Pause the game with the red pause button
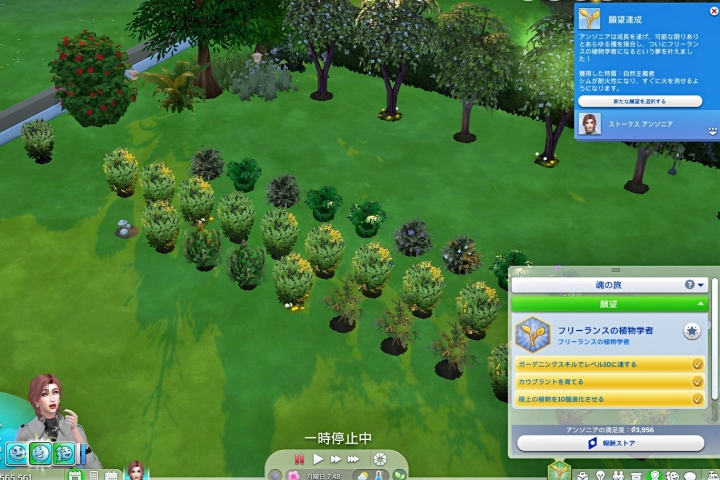Screen dimensions: 720x480 point(298,458)
